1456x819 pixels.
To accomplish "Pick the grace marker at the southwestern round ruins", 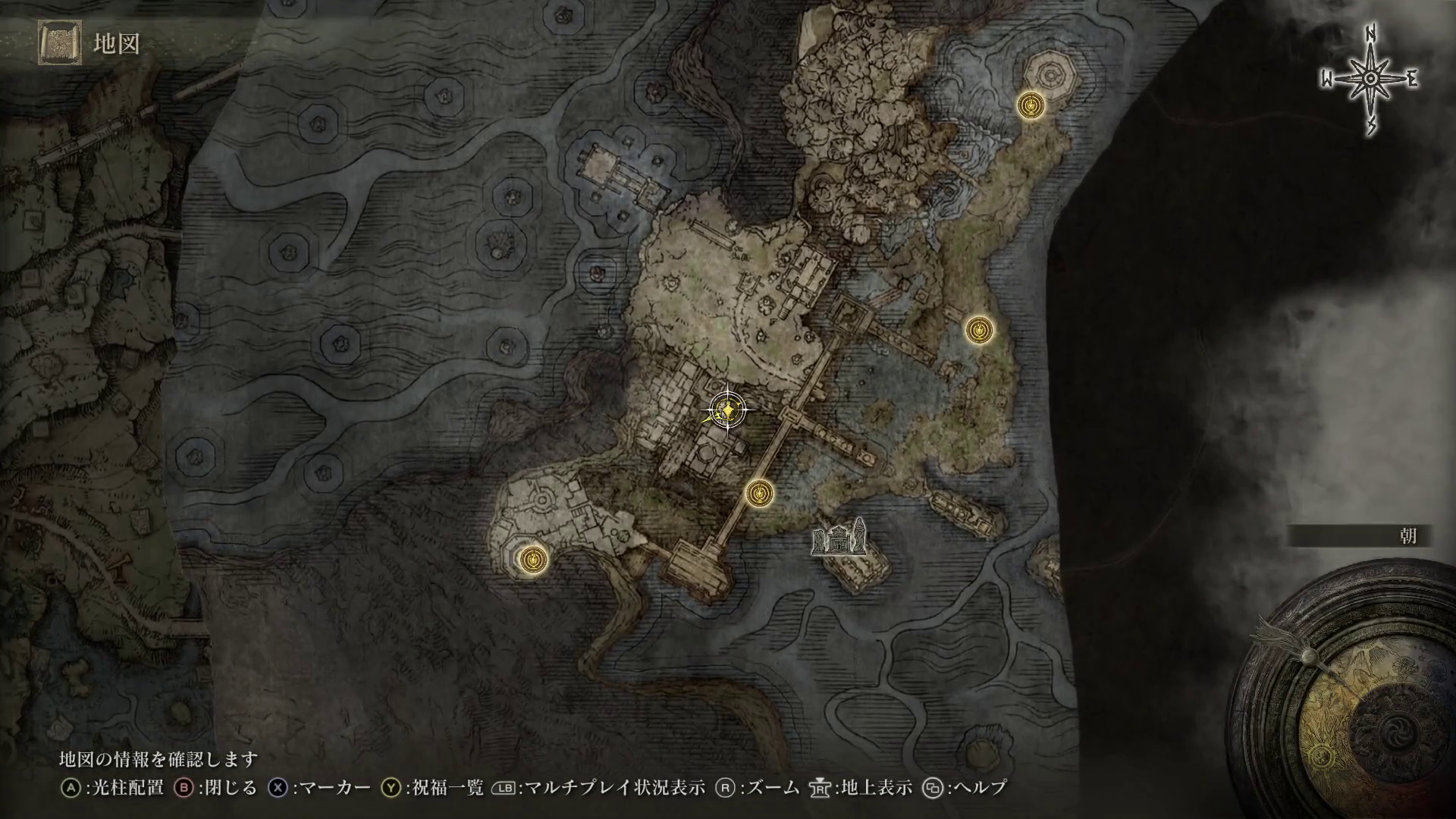I will pyautogui.click(x=534, y=560).
